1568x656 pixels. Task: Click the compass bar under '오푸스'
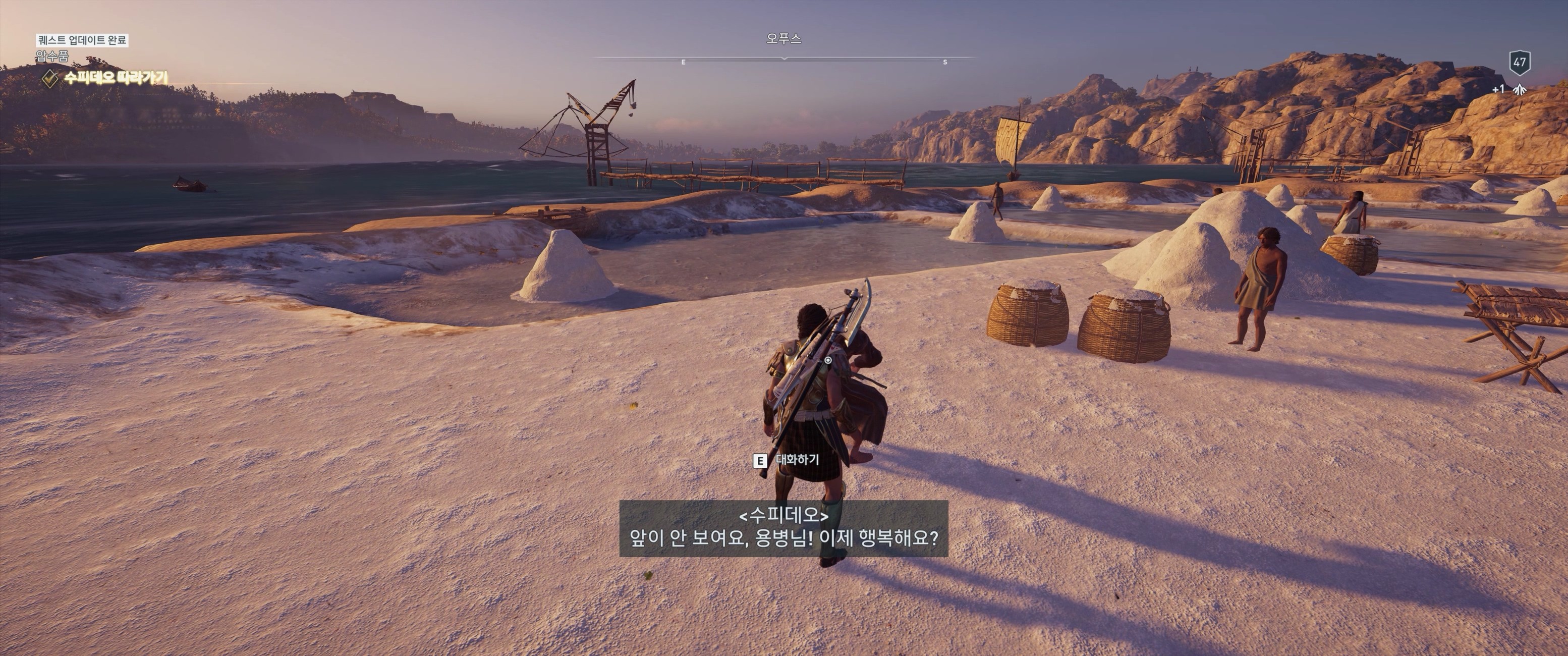click(784, 59)
